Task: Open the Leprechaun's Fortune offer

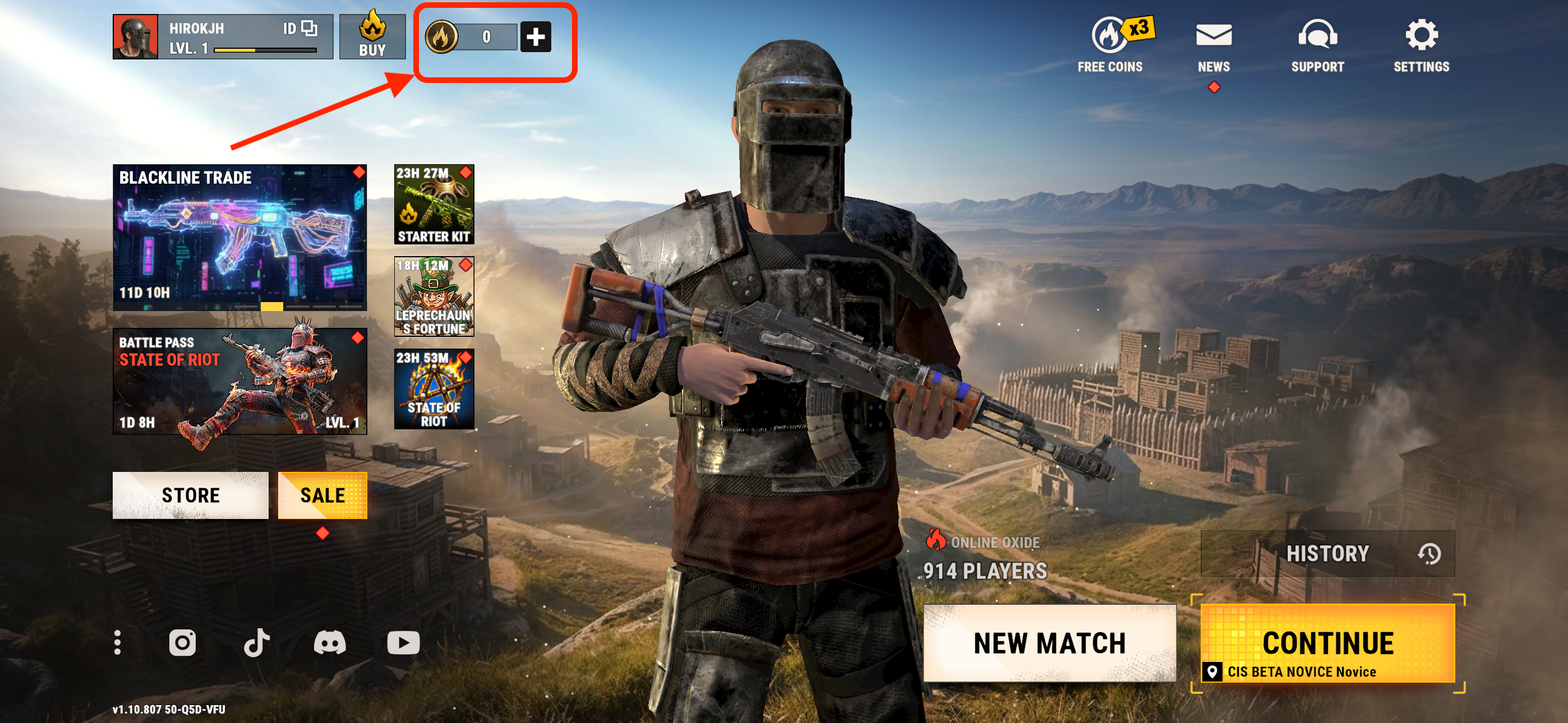Action: pyautogui.click(x=433, y=296)
